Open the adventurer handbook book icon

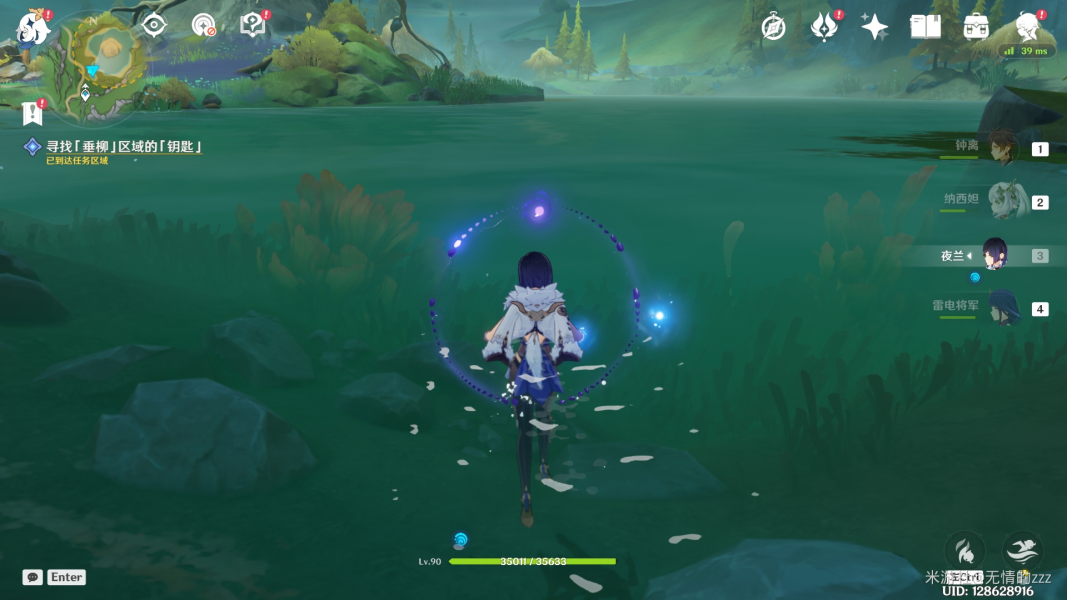pyautogui.click(x=925, y=27)
